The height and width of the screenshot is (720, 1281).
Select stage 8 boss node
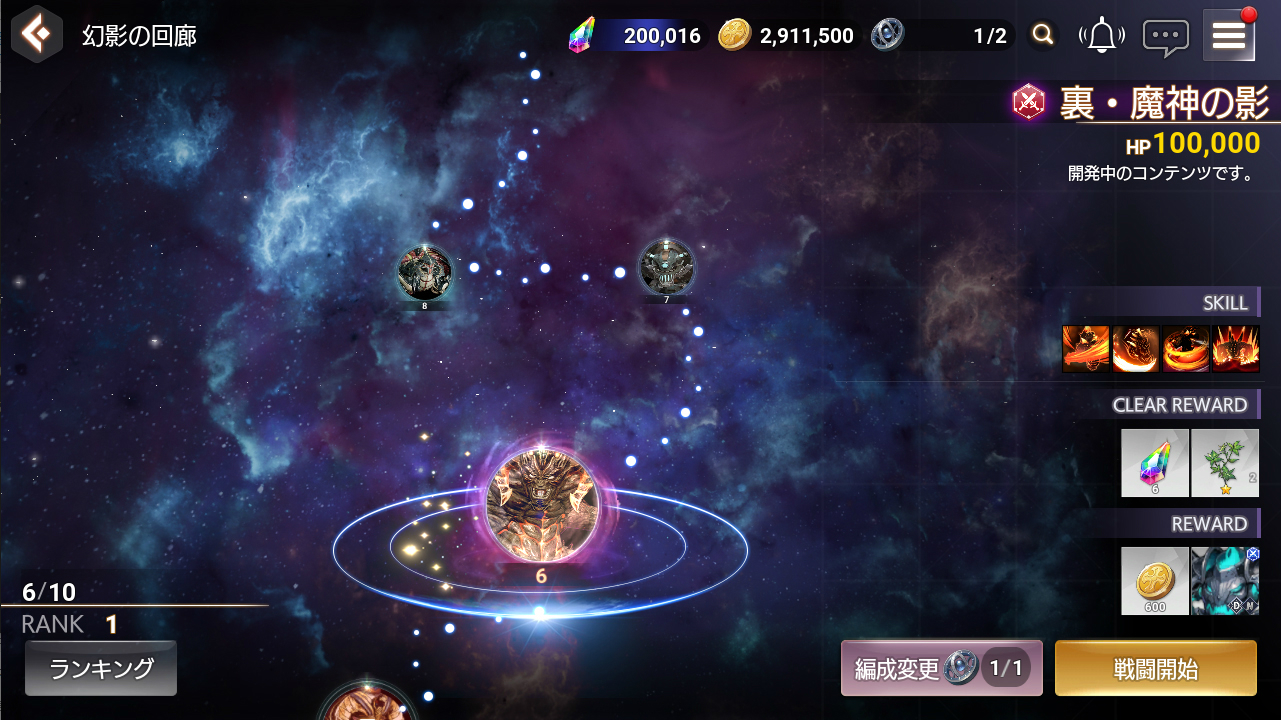point(425,271)
